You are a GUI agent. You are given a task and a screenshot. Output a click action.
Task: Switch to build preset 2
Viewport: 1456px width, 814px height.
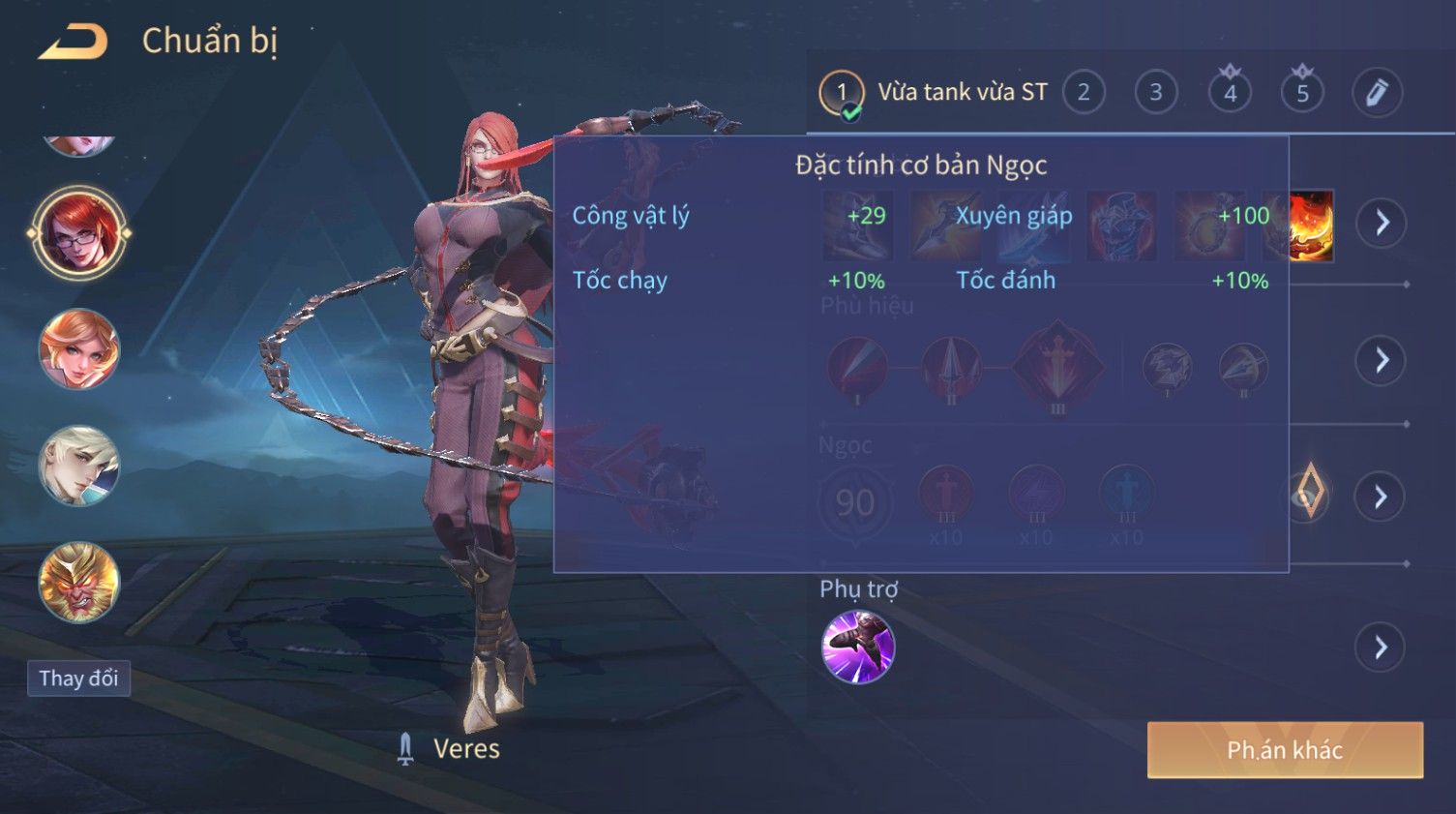(x=1084, y=93)
